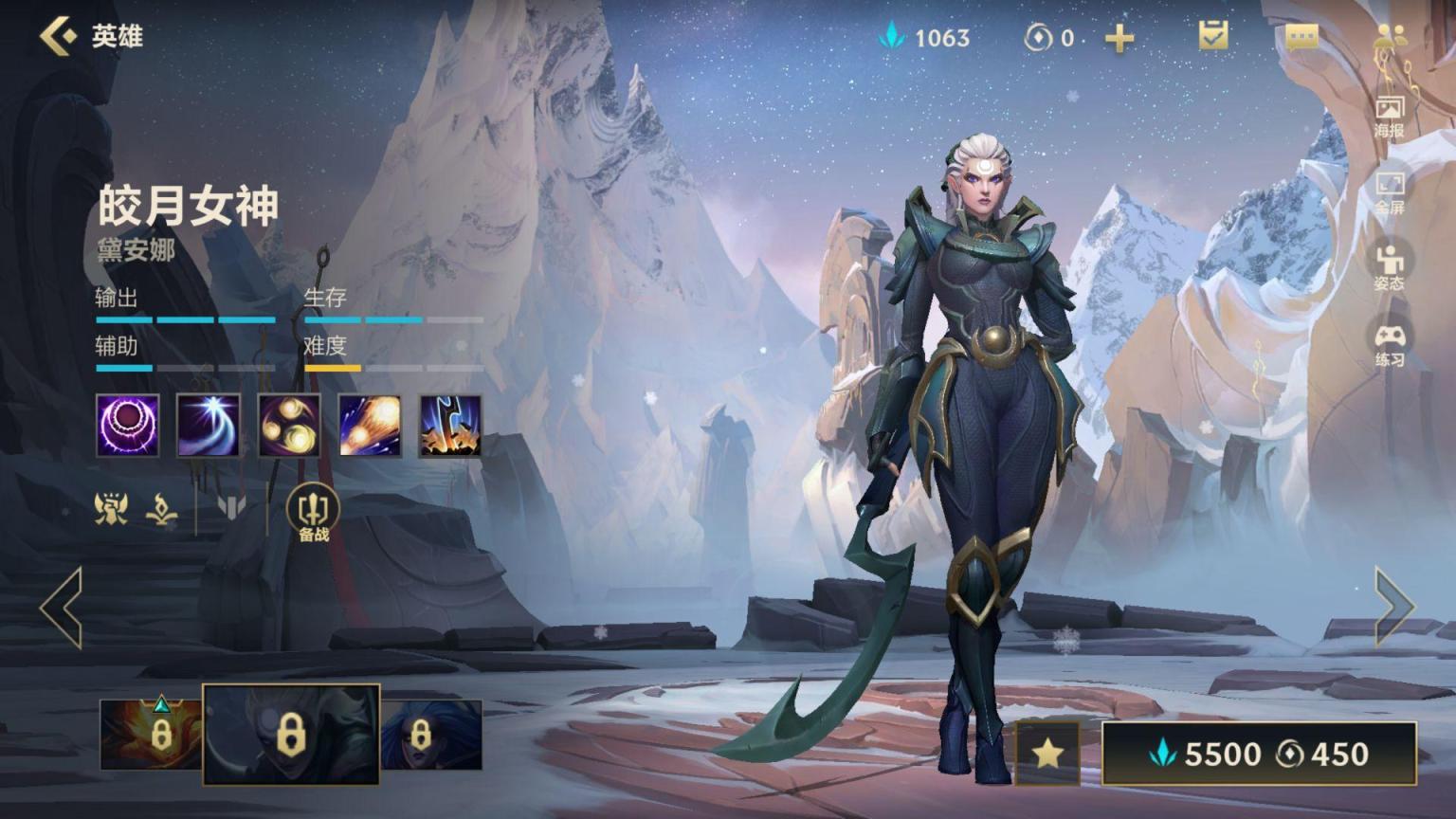
Task: Go to the next hero
Action: pos(1393,608)
